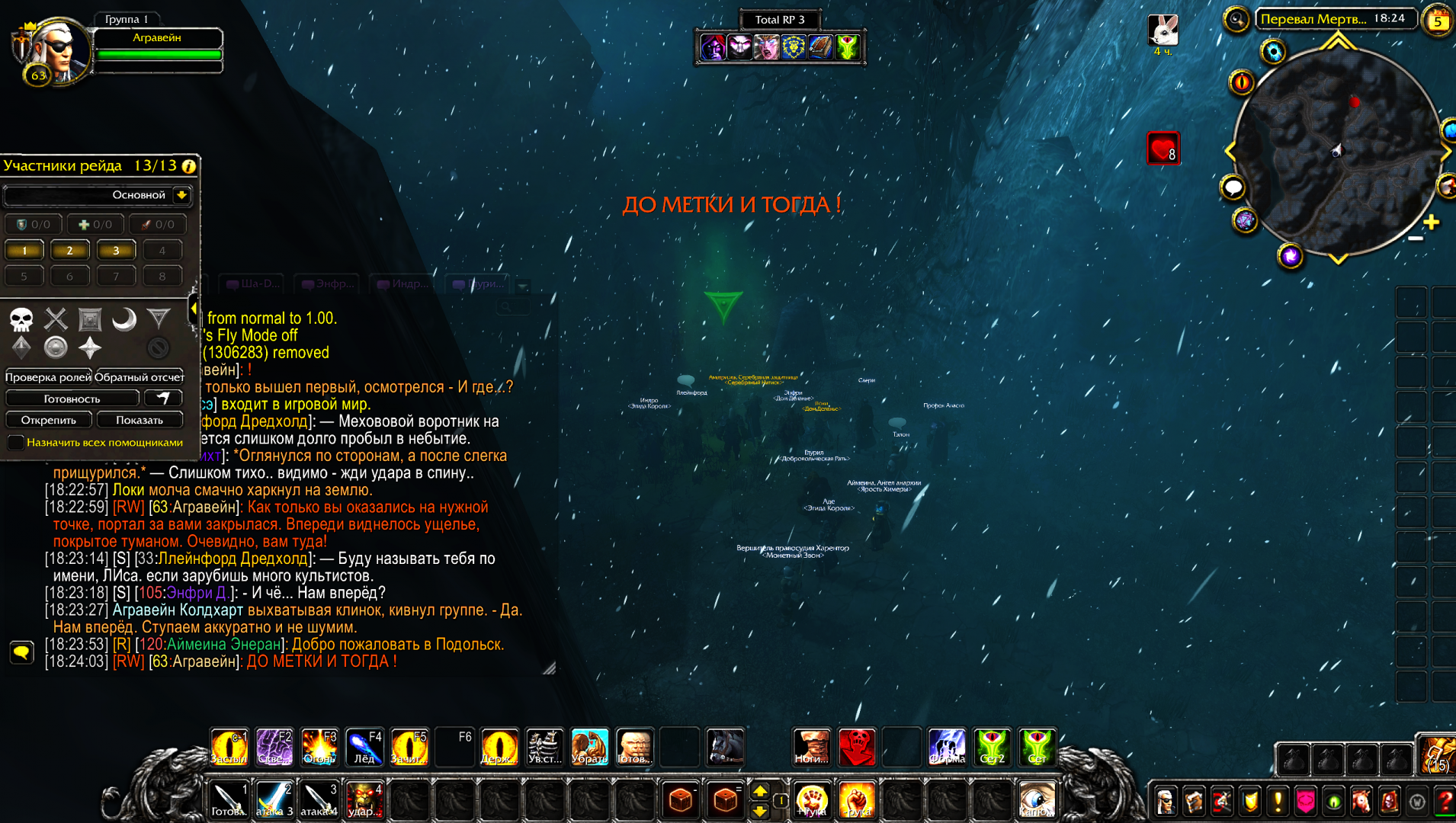1456x823 pixels.
Task: Click the white rabbit buff icon
Action: point(1163,30)
